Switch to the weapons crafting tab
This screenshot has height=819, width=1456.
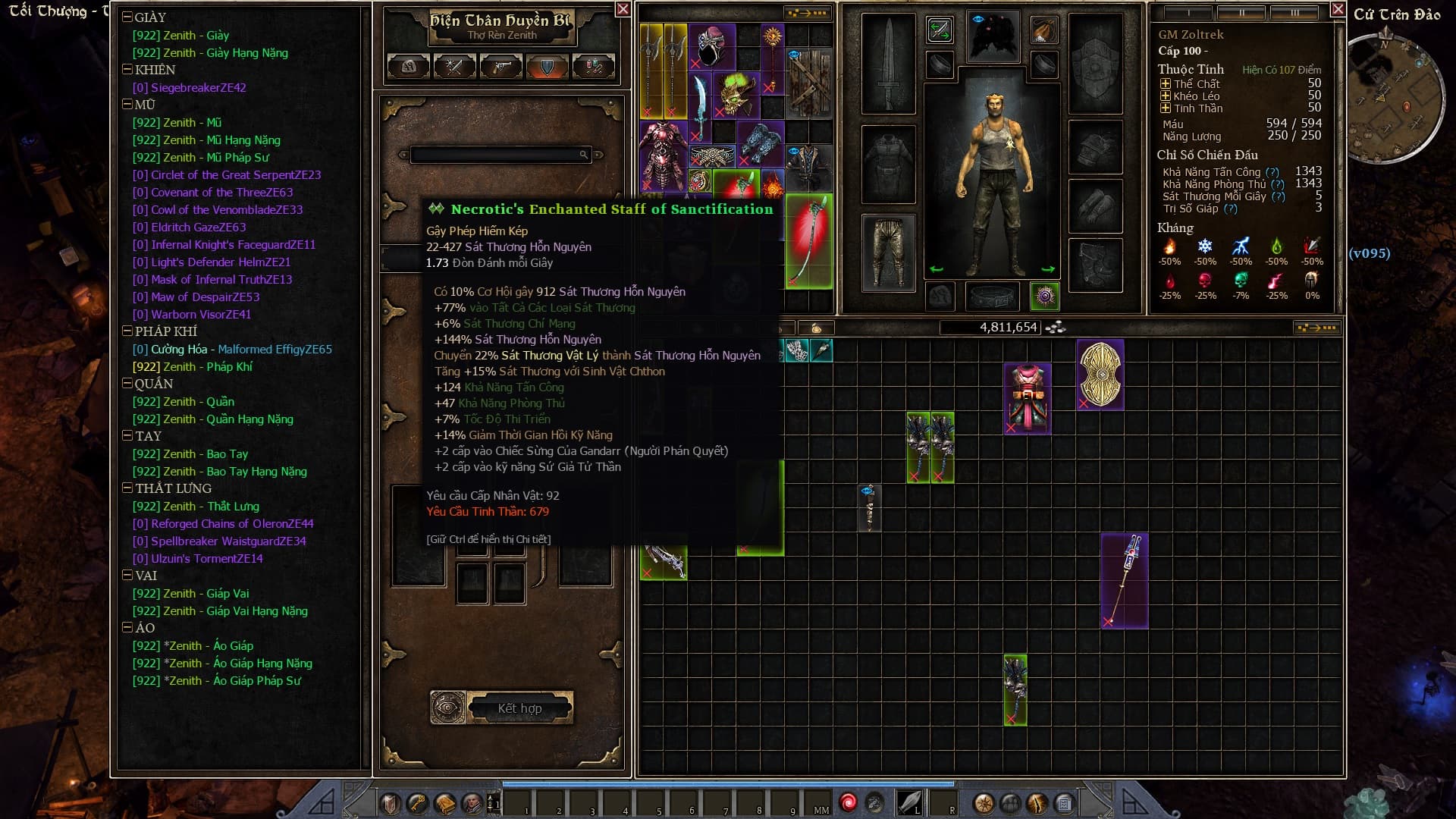pyautogui.click(x=455, y=67)
